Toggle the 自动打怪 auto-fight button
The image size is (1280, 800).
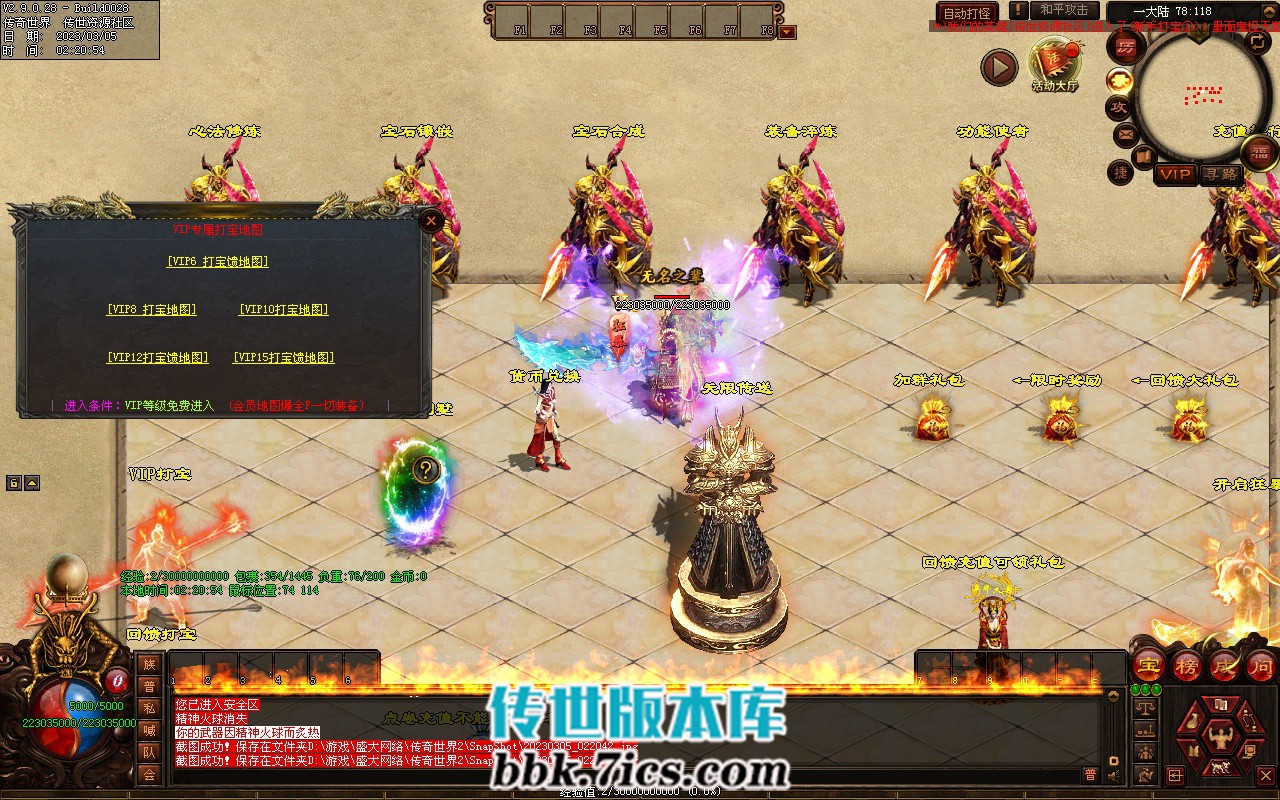click(x=967, y=13)
